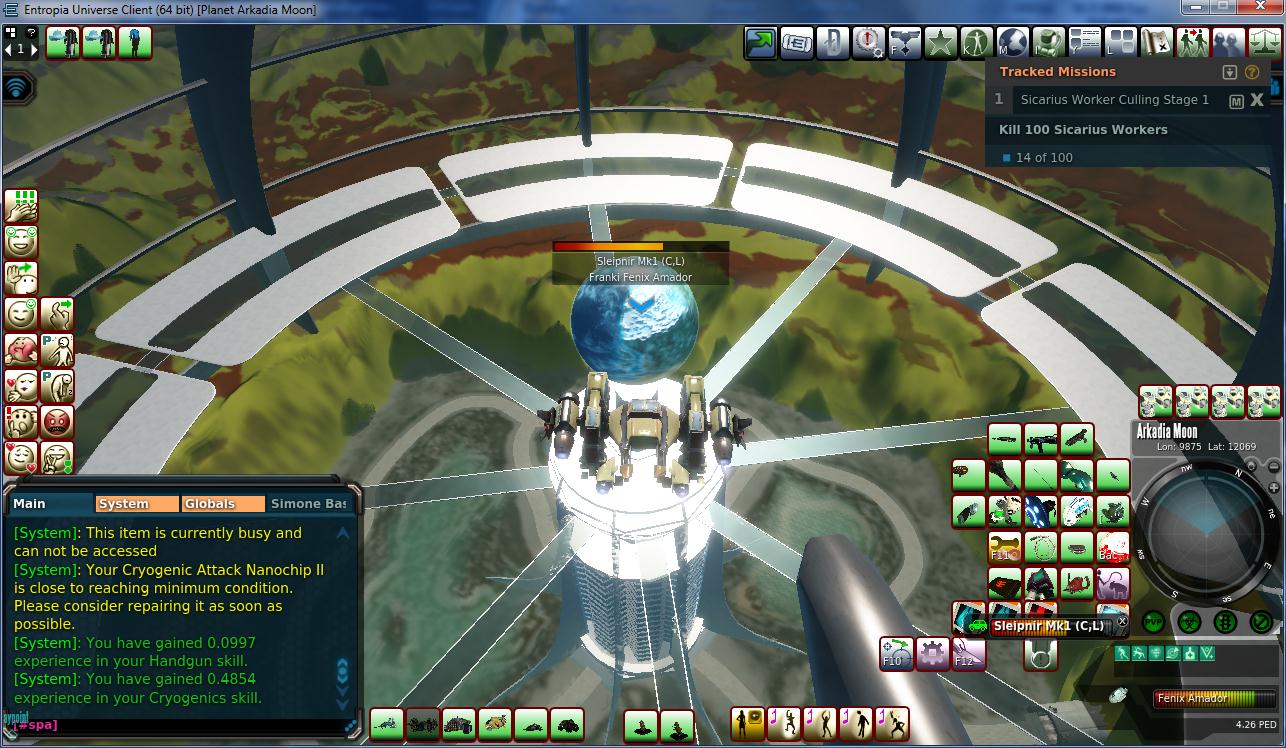
Task: Remove Sicarius Worker Culling mission from tracker
Action: click(1257, 100)
